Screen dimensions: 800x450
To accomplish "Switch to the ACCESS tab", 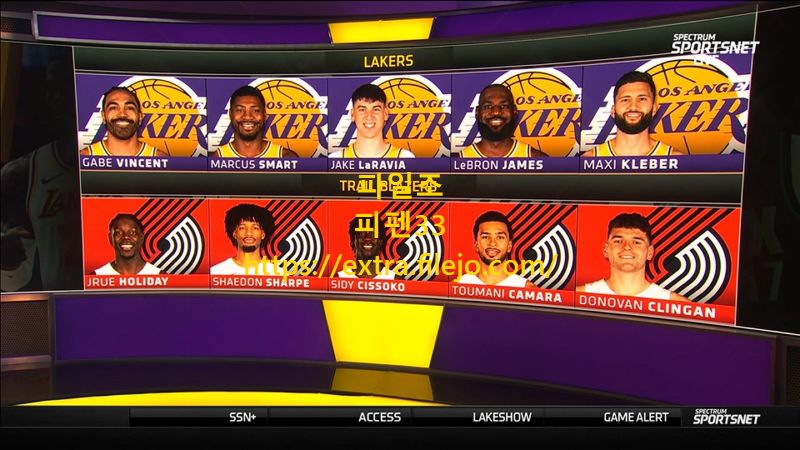I will 380,417.
